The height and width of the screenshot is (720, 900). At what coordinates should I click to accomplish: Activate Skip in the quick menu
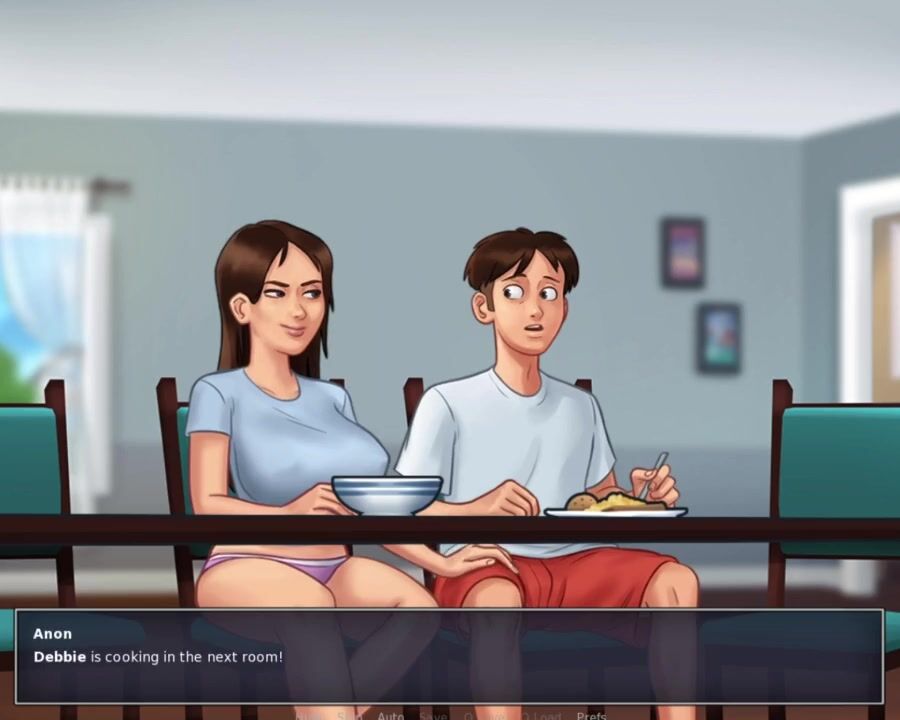pos(350,716)
